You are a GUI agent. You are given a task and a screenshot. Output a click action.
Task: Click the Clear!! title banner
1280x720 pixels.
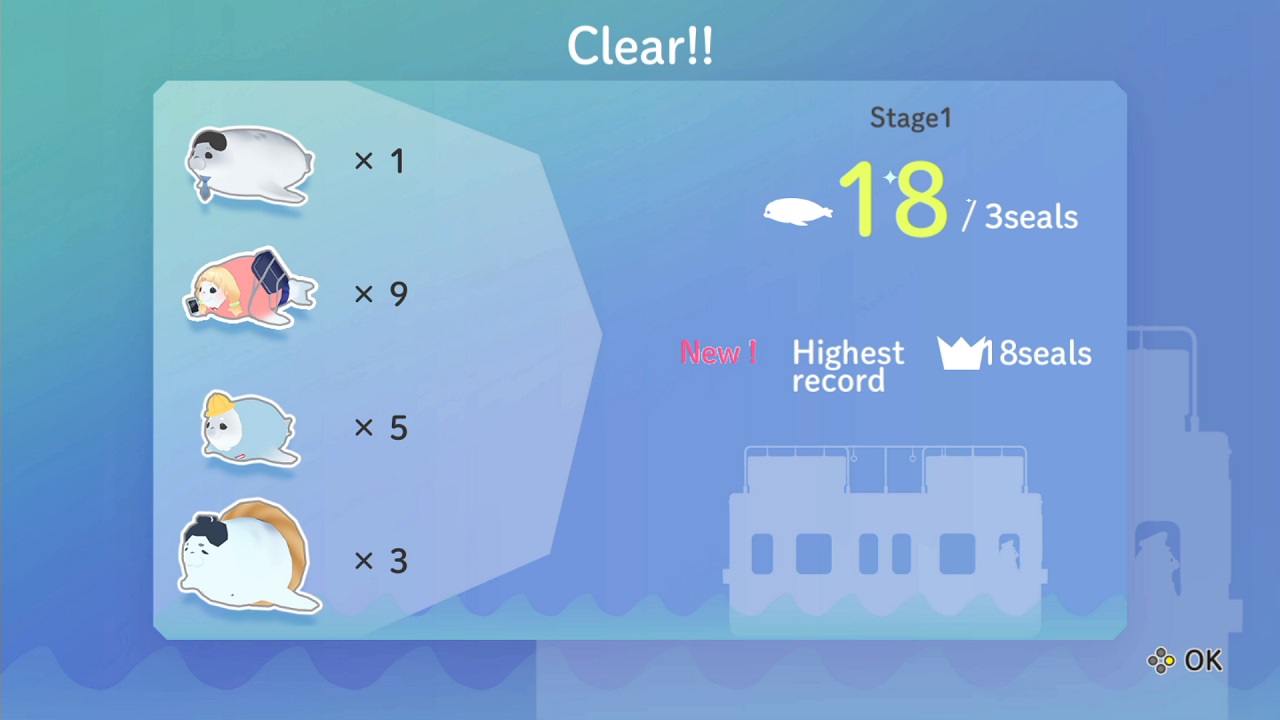pos(640,44)
